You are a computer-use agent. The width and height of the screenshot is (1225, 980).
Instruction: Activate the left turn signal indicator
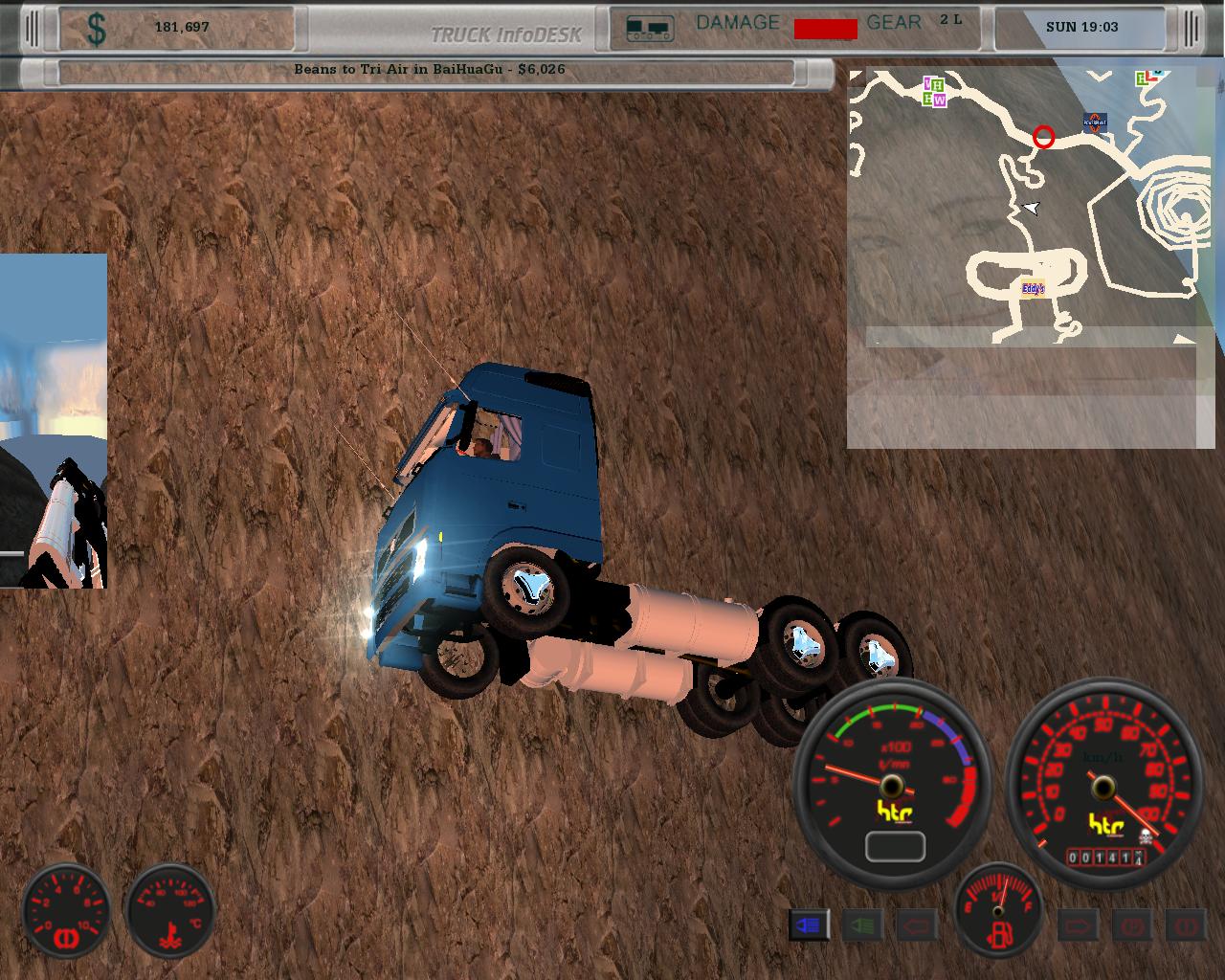tap(916, 925)
